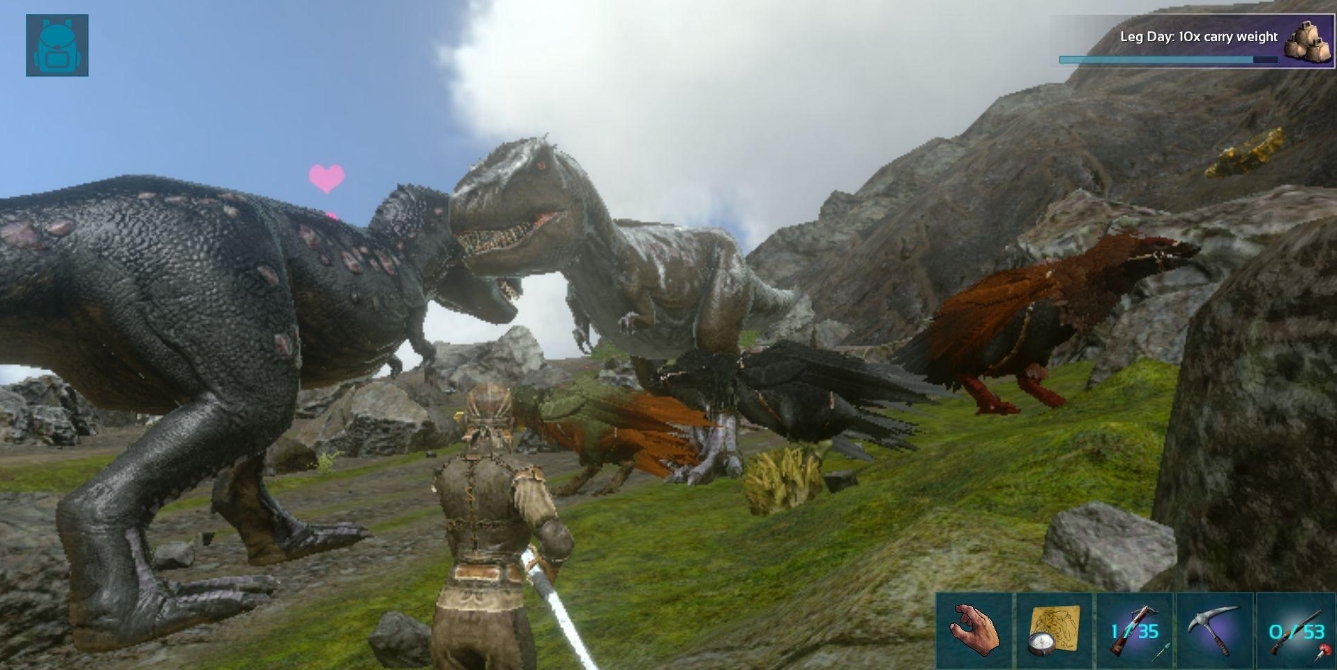Choose the metal pickaxe slot
This screenshot has width=1337, height=670.
click(x=1215, y=630)
